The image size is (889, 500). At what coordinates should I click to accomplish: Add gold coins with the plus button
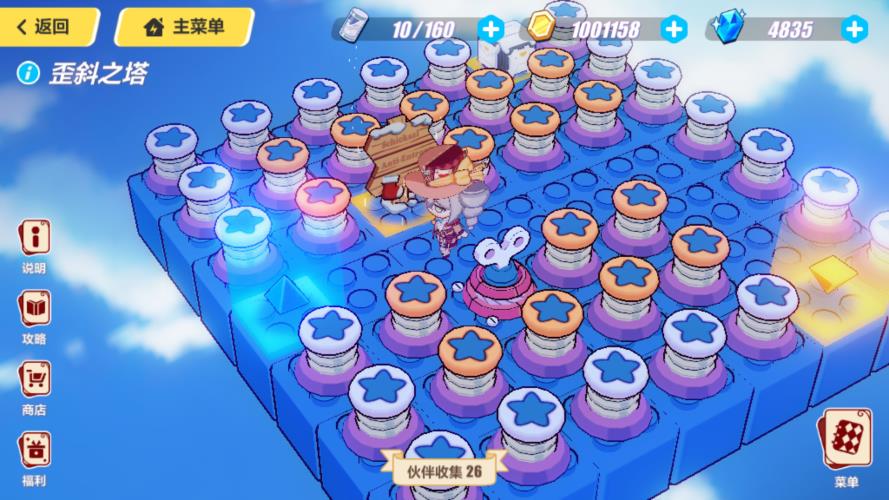click(x=675, y=28)
